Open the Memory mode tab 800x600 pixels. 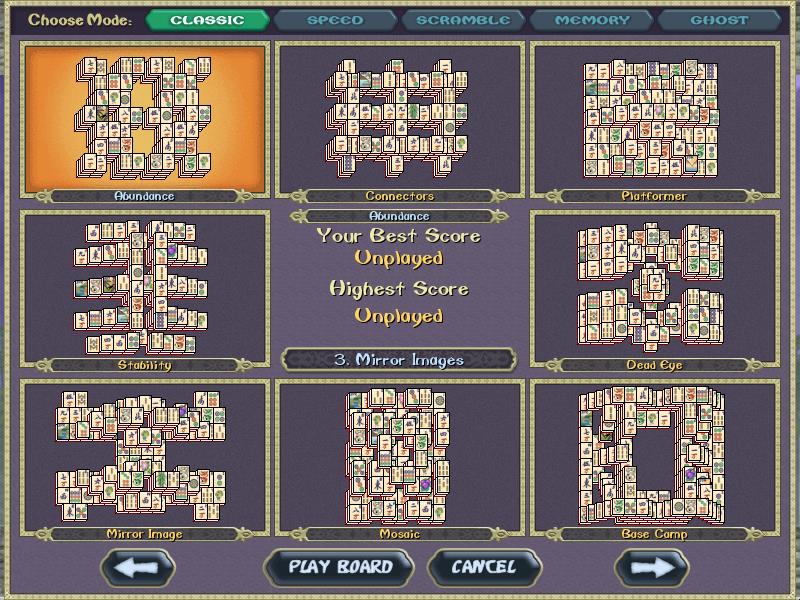pos(591,20)
